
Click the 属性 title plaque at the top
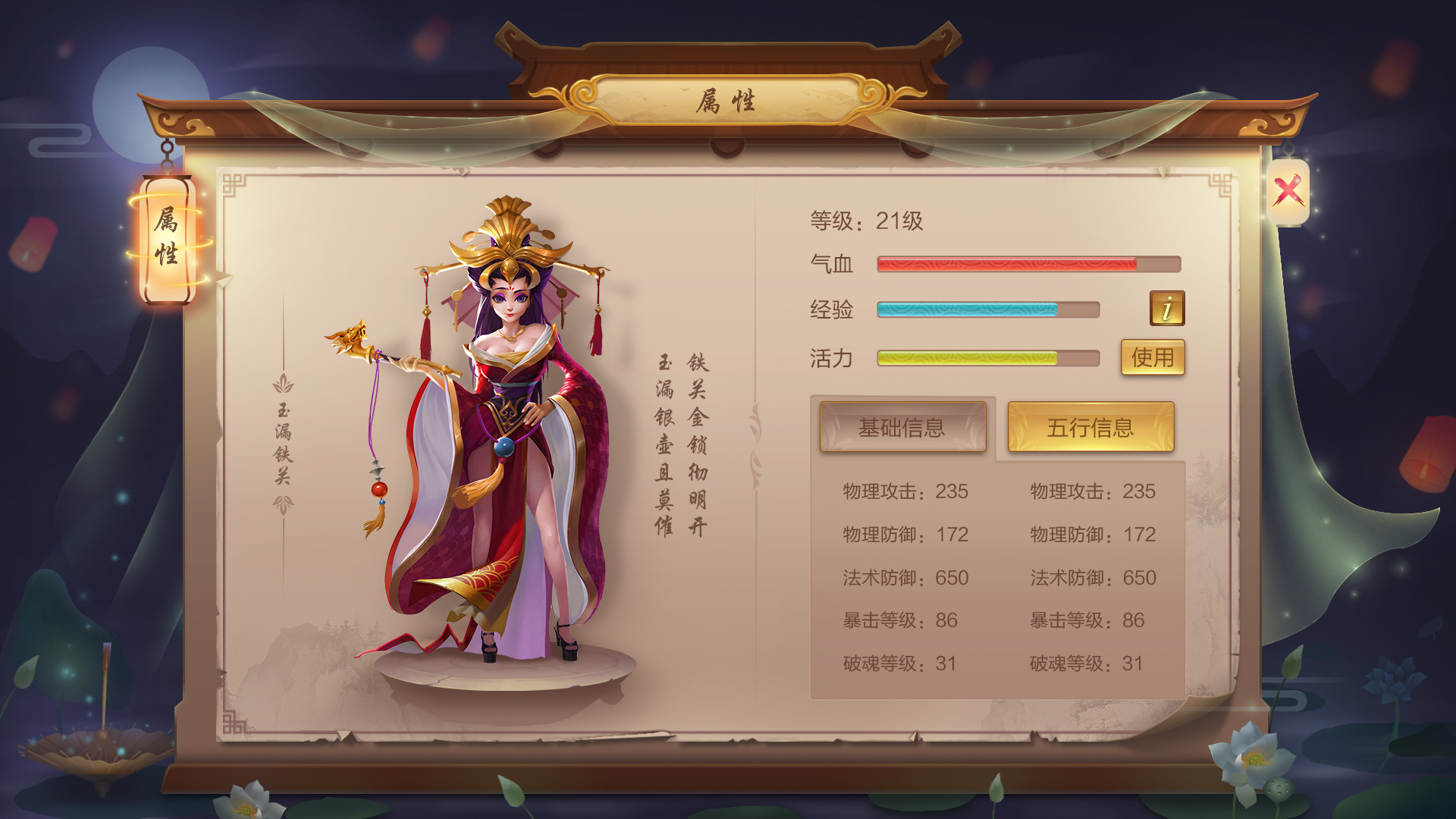[728, 99]
